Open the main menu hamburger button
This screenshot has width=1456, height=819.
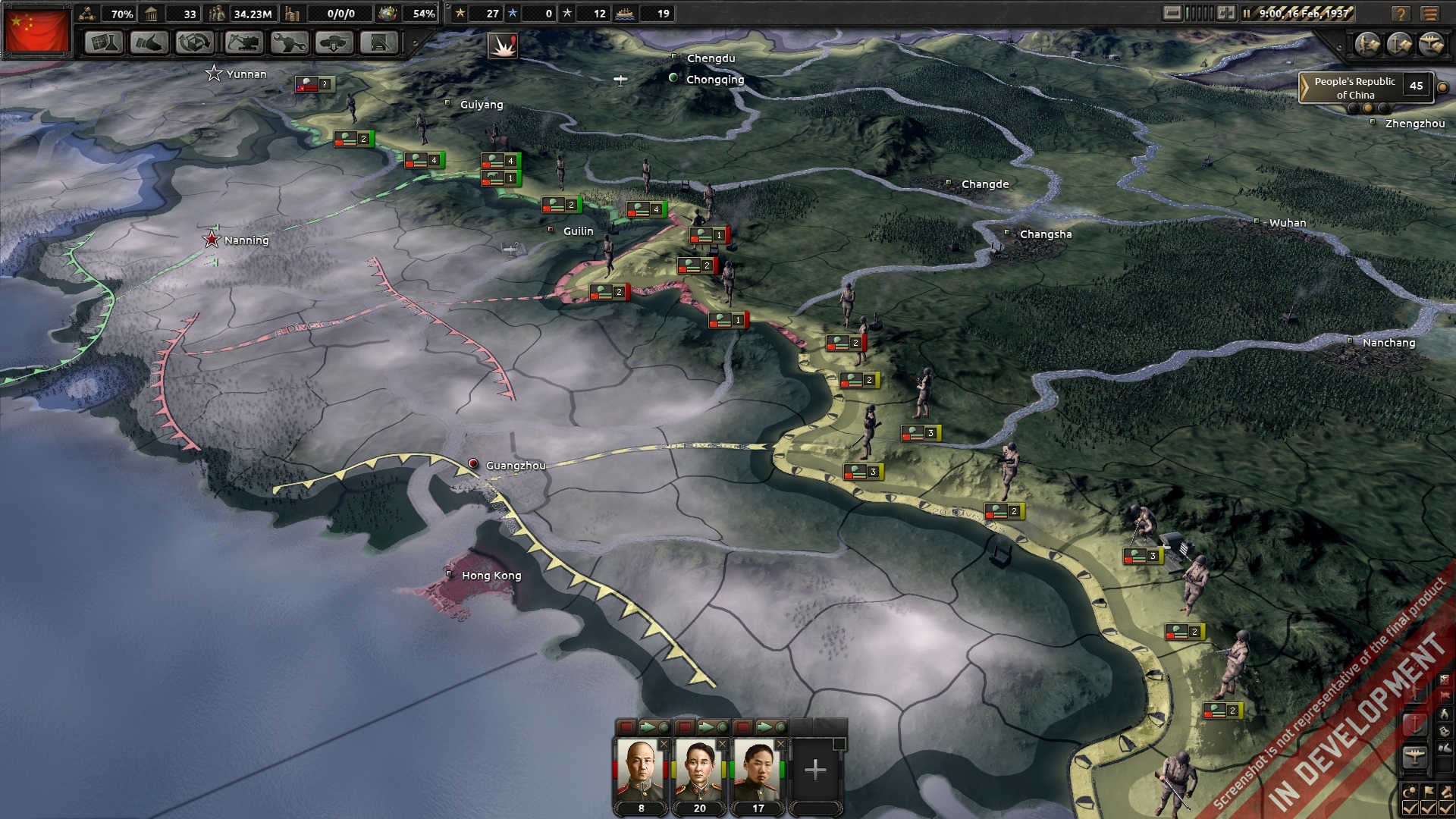point(1430,14)
